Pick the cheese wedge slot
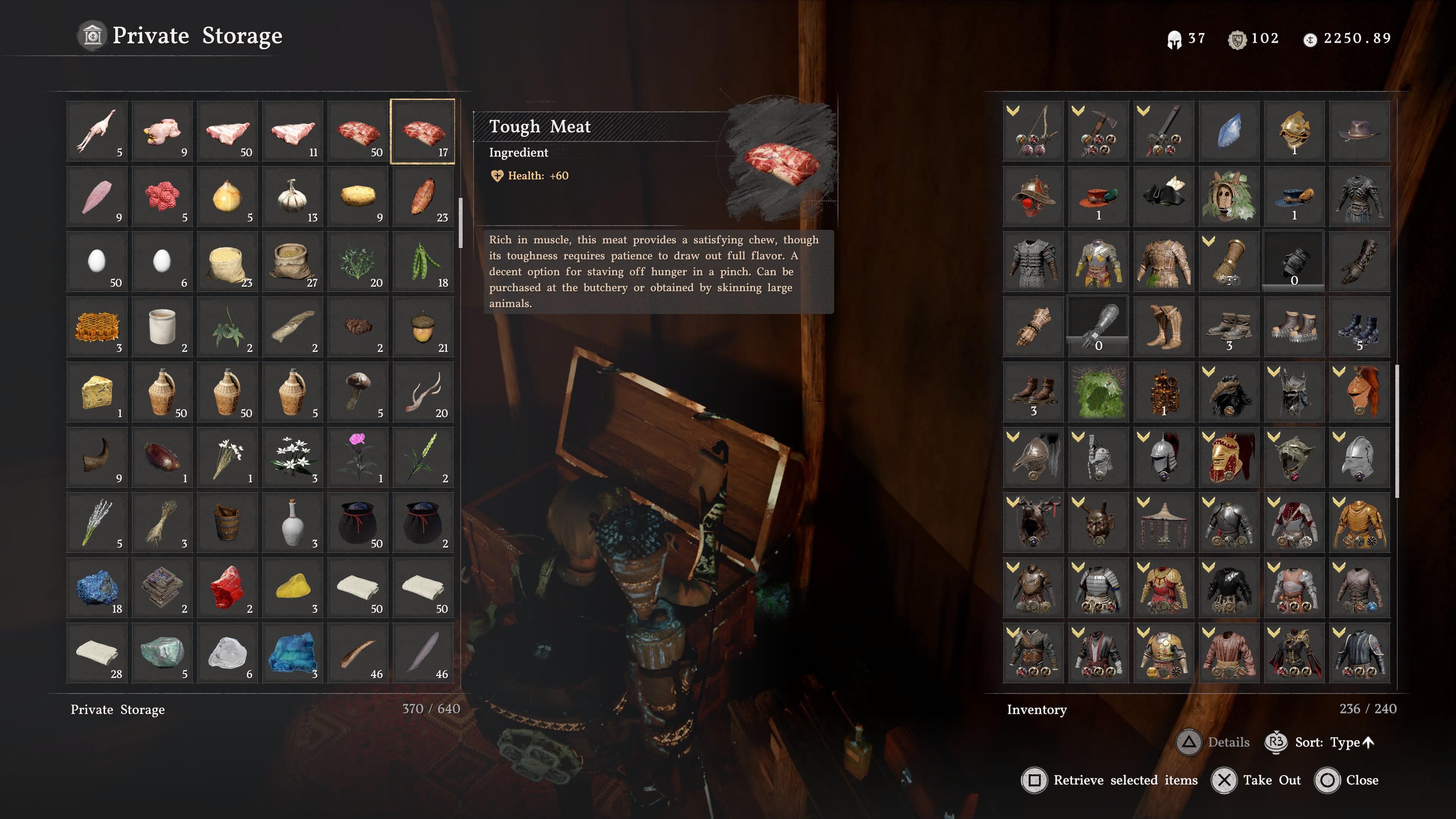Viewport: 1456px width, 819px height. pos(97,392)
